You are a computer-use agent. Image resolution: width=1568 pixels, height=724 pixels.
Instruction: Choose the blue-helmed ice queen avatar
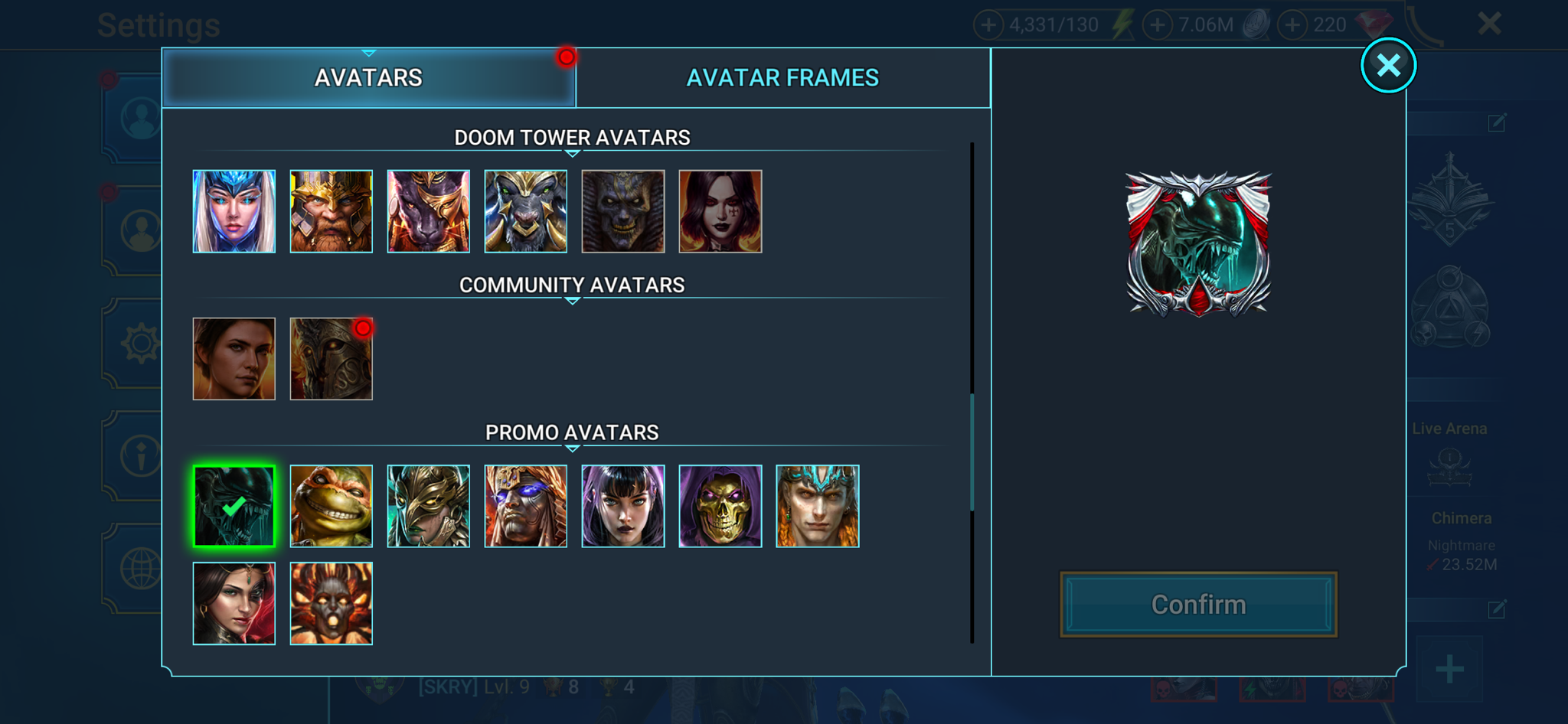234,211
